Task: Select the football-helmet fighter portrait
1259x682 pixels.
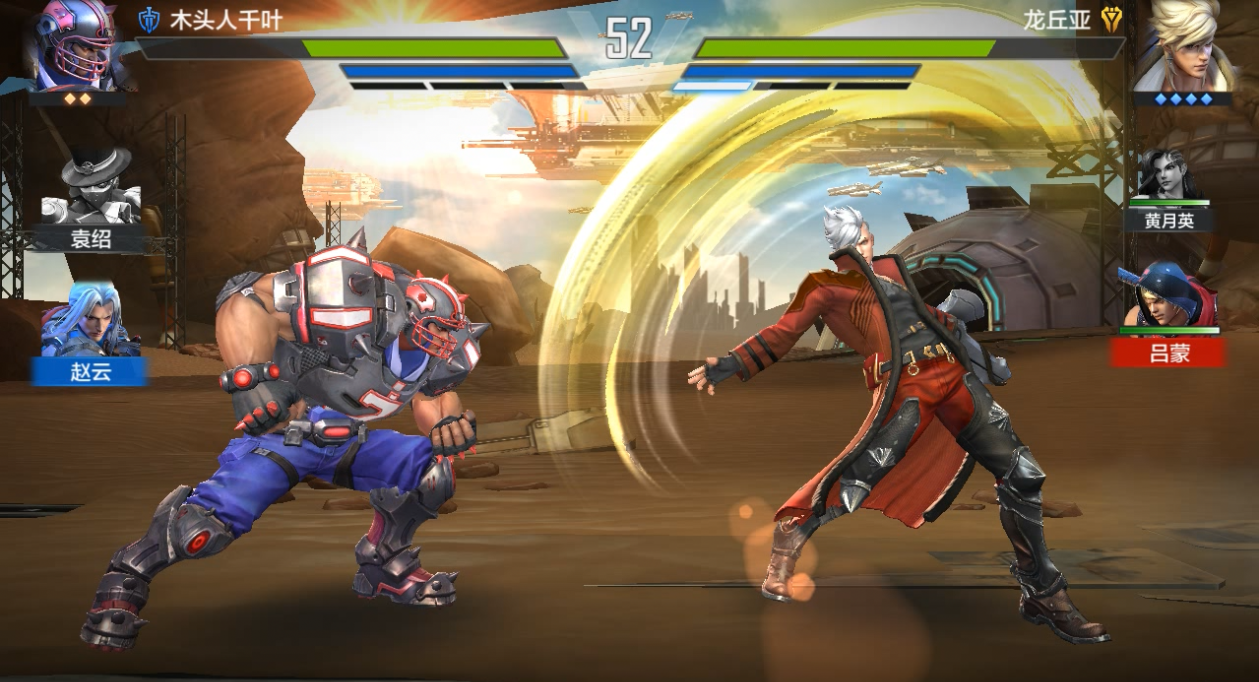Action: pos(75,45)
